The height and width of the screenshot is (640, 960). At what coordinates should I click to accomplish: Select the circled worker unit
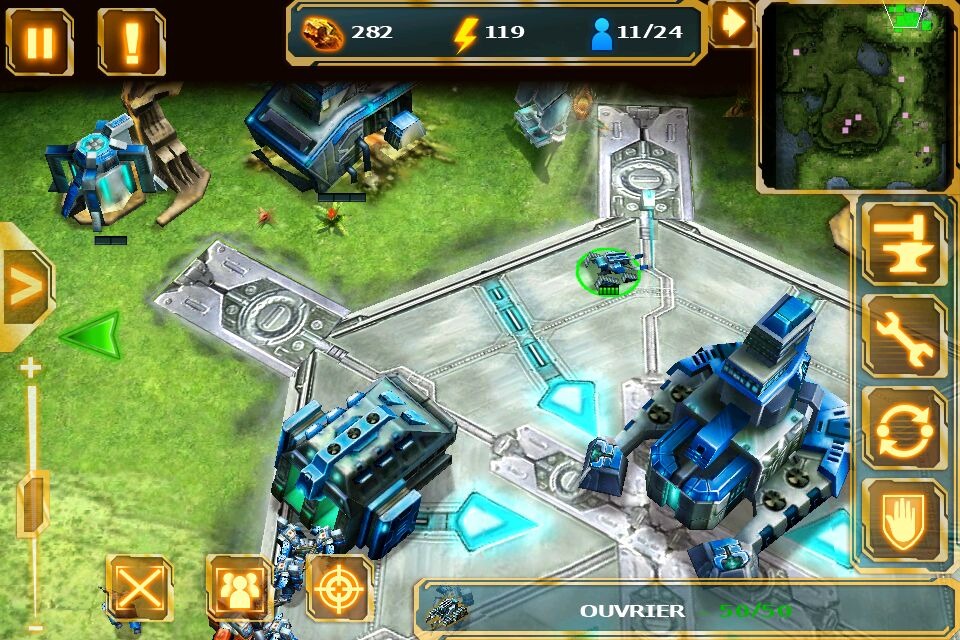pyautogui.click(x=608, y=272)
